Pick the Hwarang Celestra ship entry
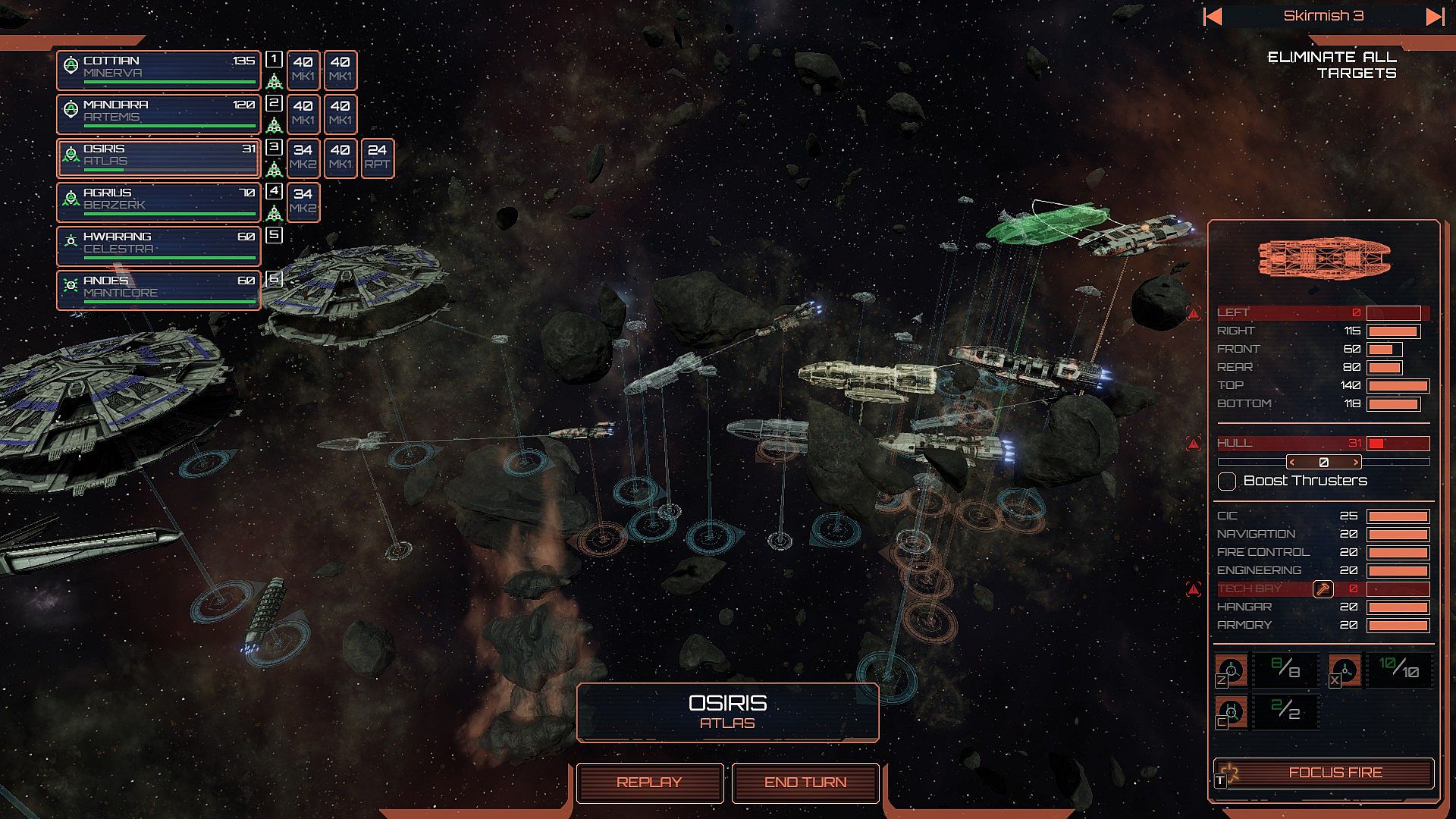 coord(158,246)
